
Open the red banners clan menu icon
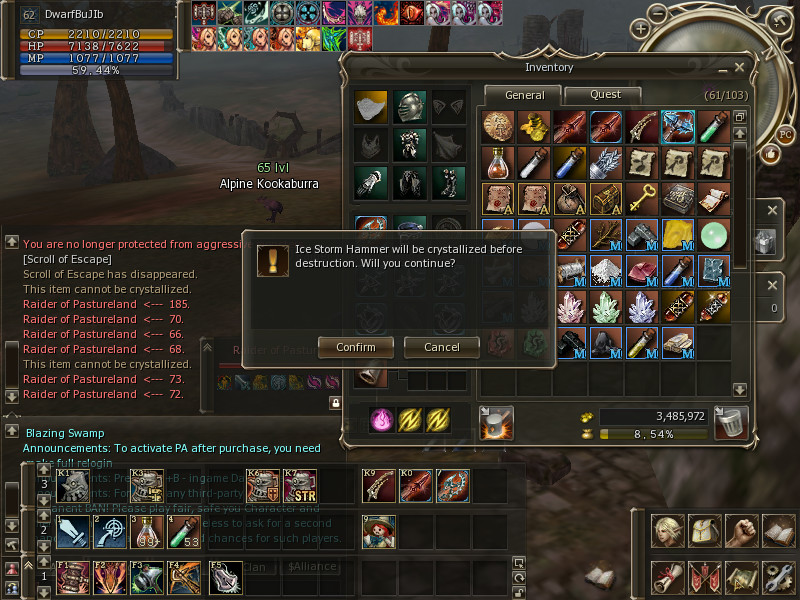point(704,577)
